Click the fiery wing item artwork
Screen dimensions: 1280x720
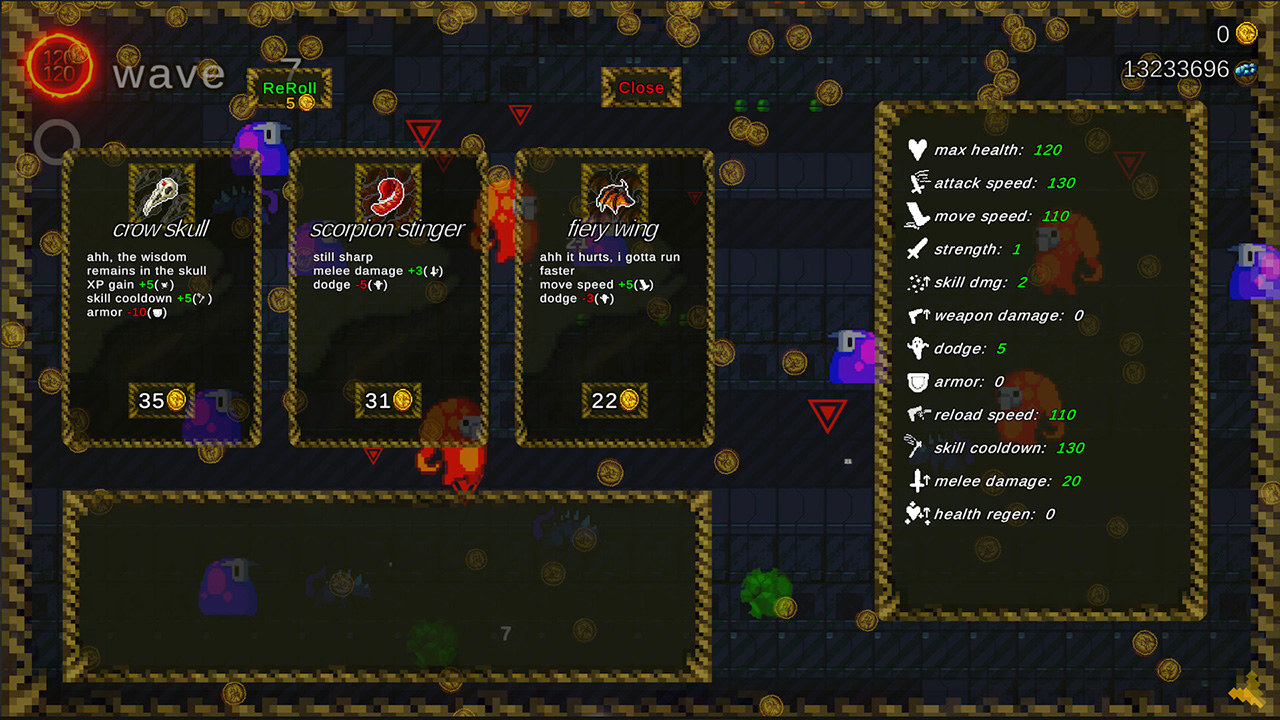[x=614, y=190]
